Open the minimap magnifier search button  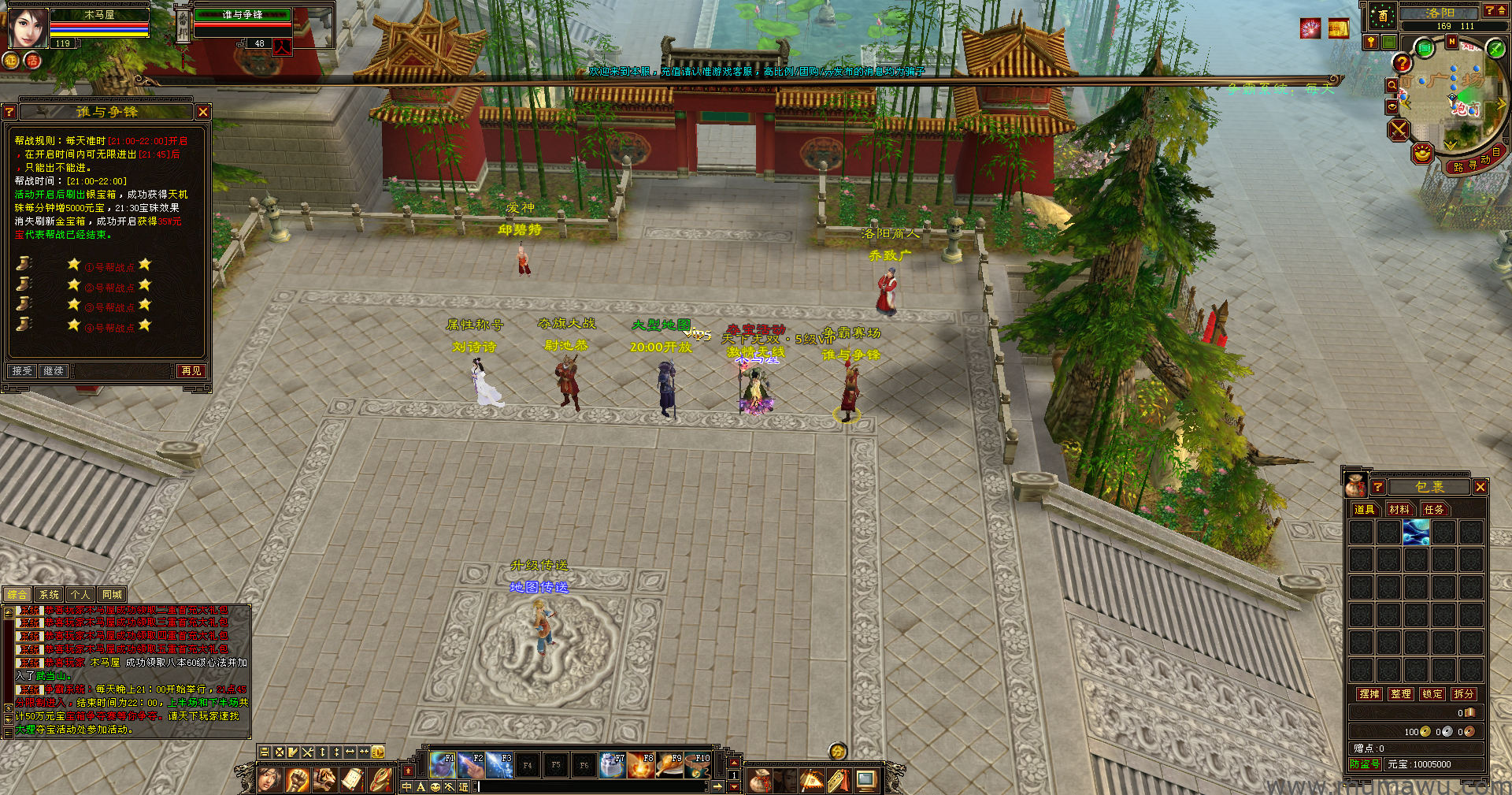[x=1392, y=85]
